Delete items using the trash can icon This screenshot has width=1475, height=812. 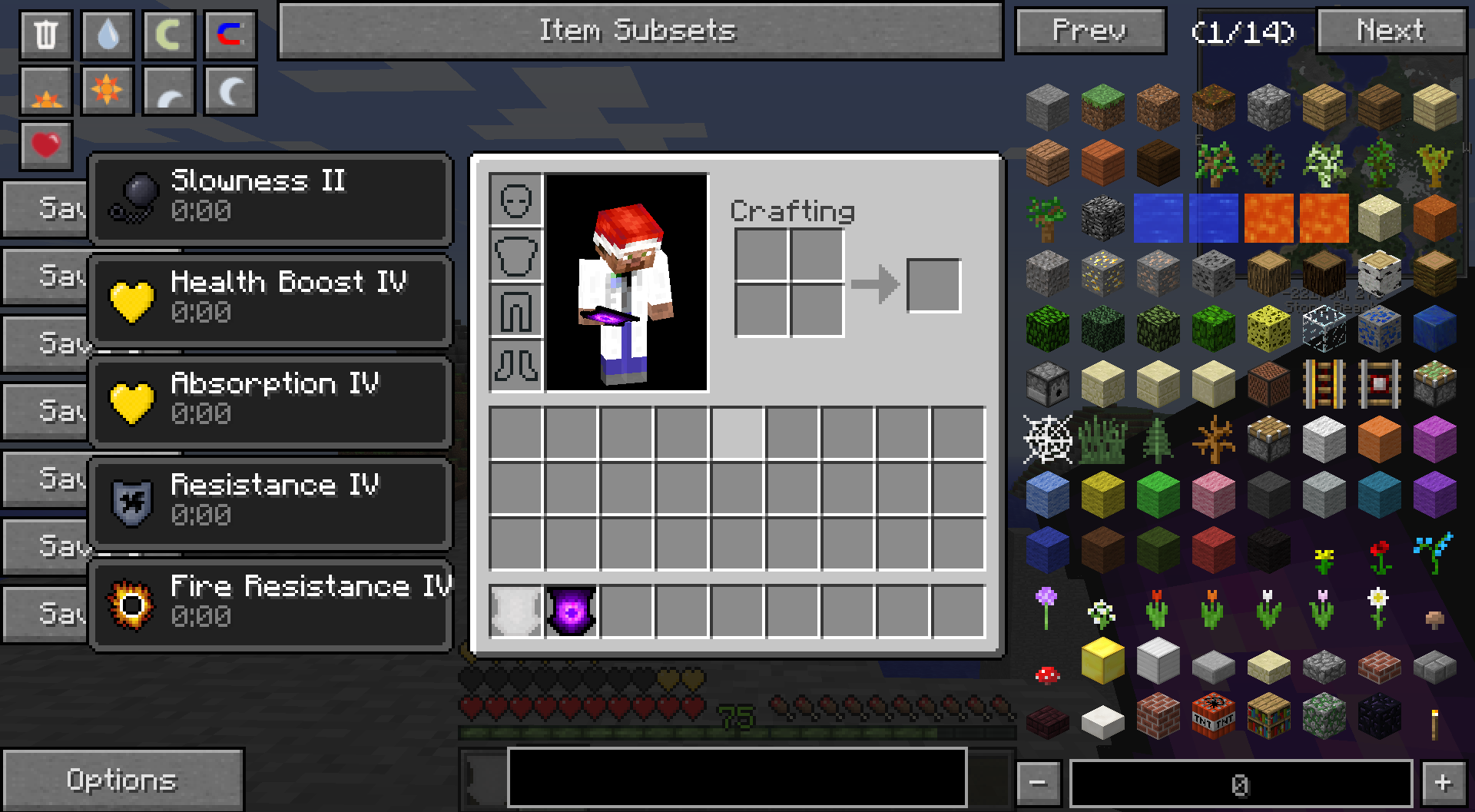[x=45, y=35]
